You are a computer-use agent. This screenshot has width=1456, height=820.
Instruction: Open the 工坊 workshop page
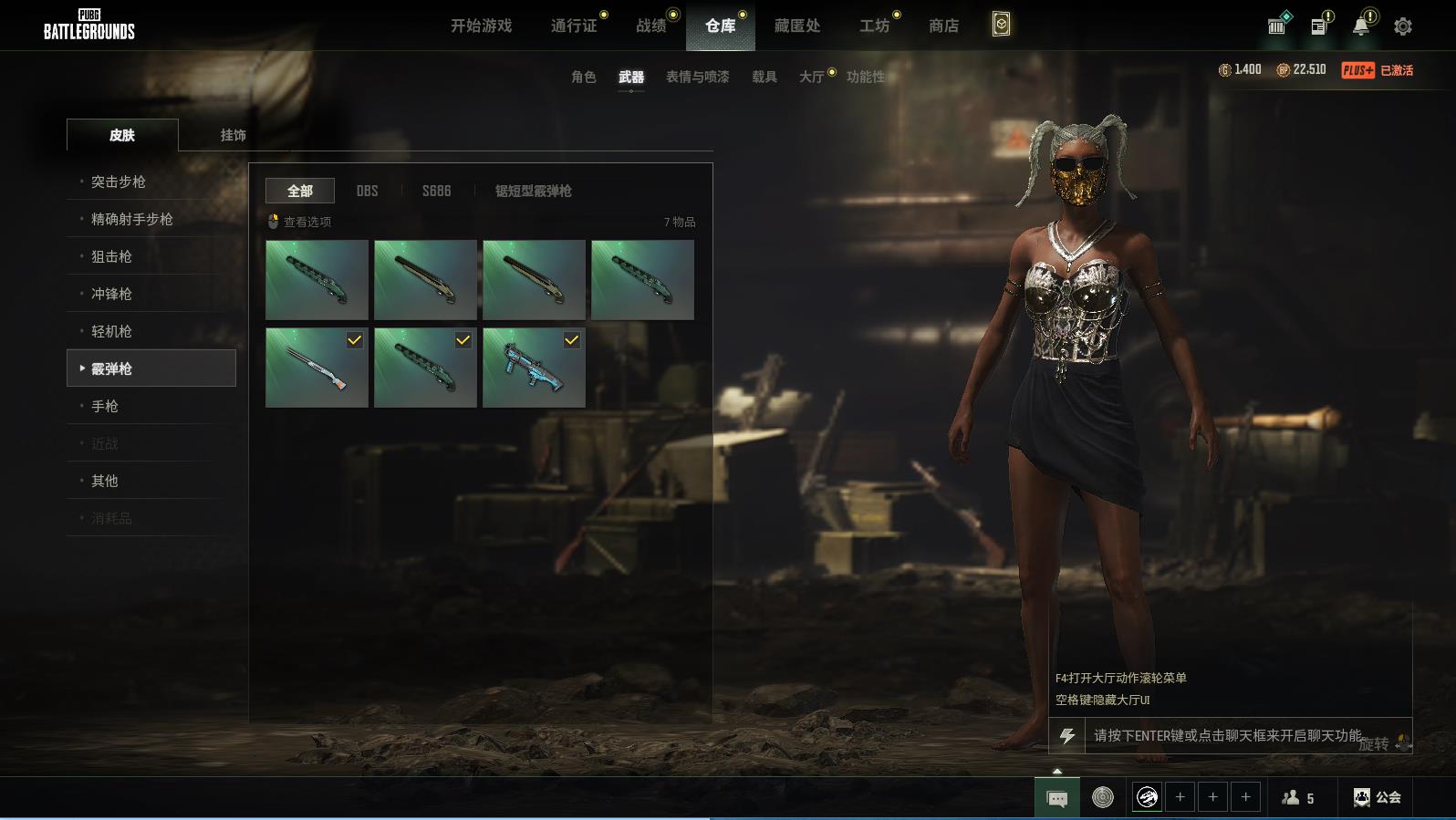873,26
